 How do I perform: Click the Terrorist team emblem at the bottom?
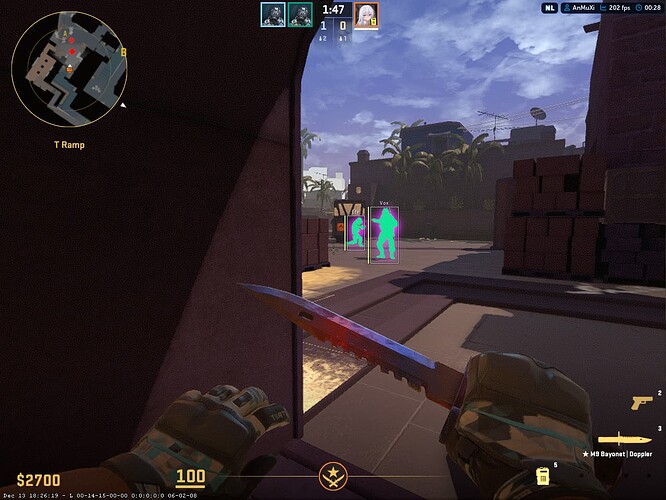(x=332, y=475)
